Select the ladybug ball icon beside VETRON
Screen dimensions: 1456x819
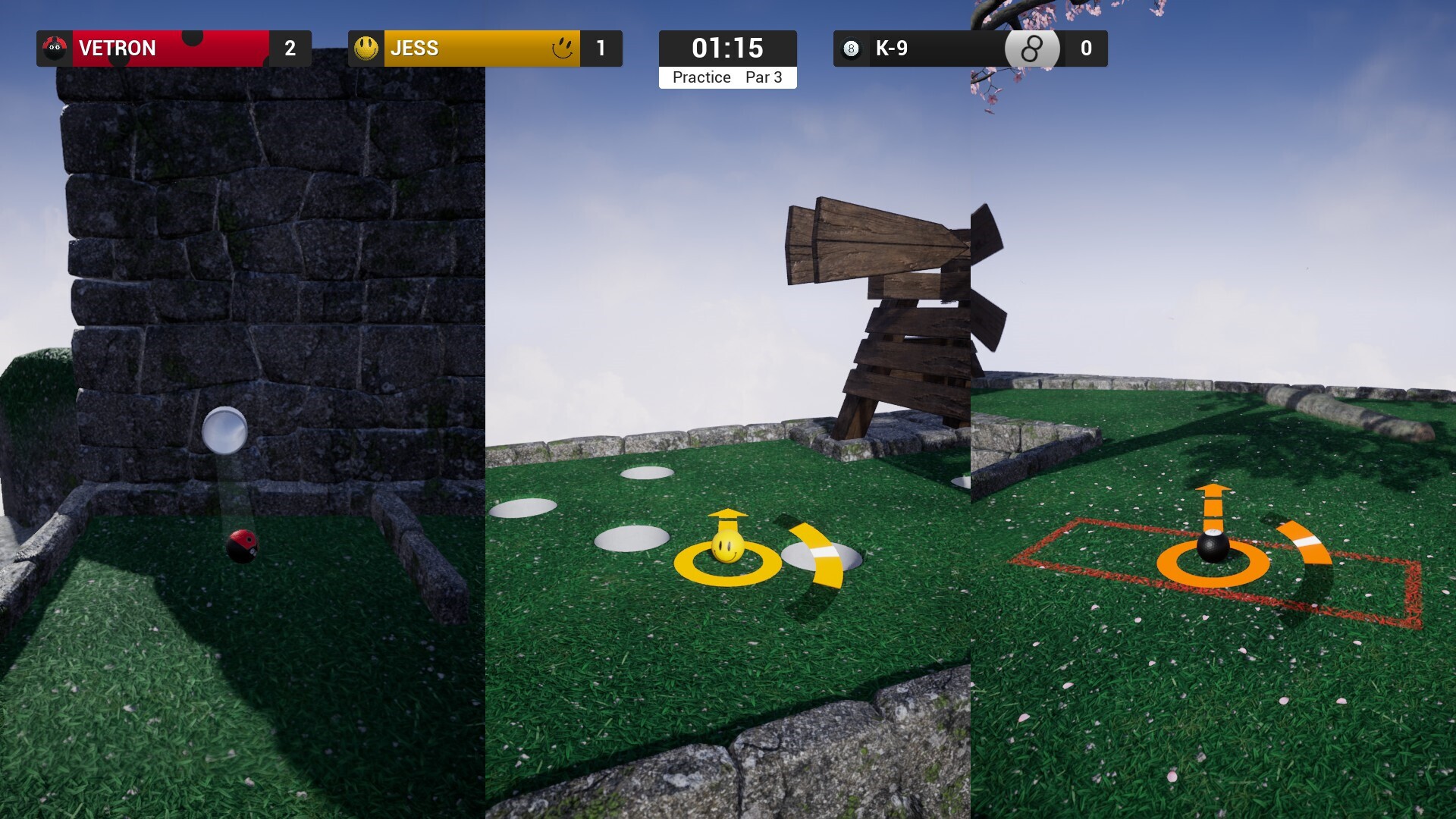53,48
